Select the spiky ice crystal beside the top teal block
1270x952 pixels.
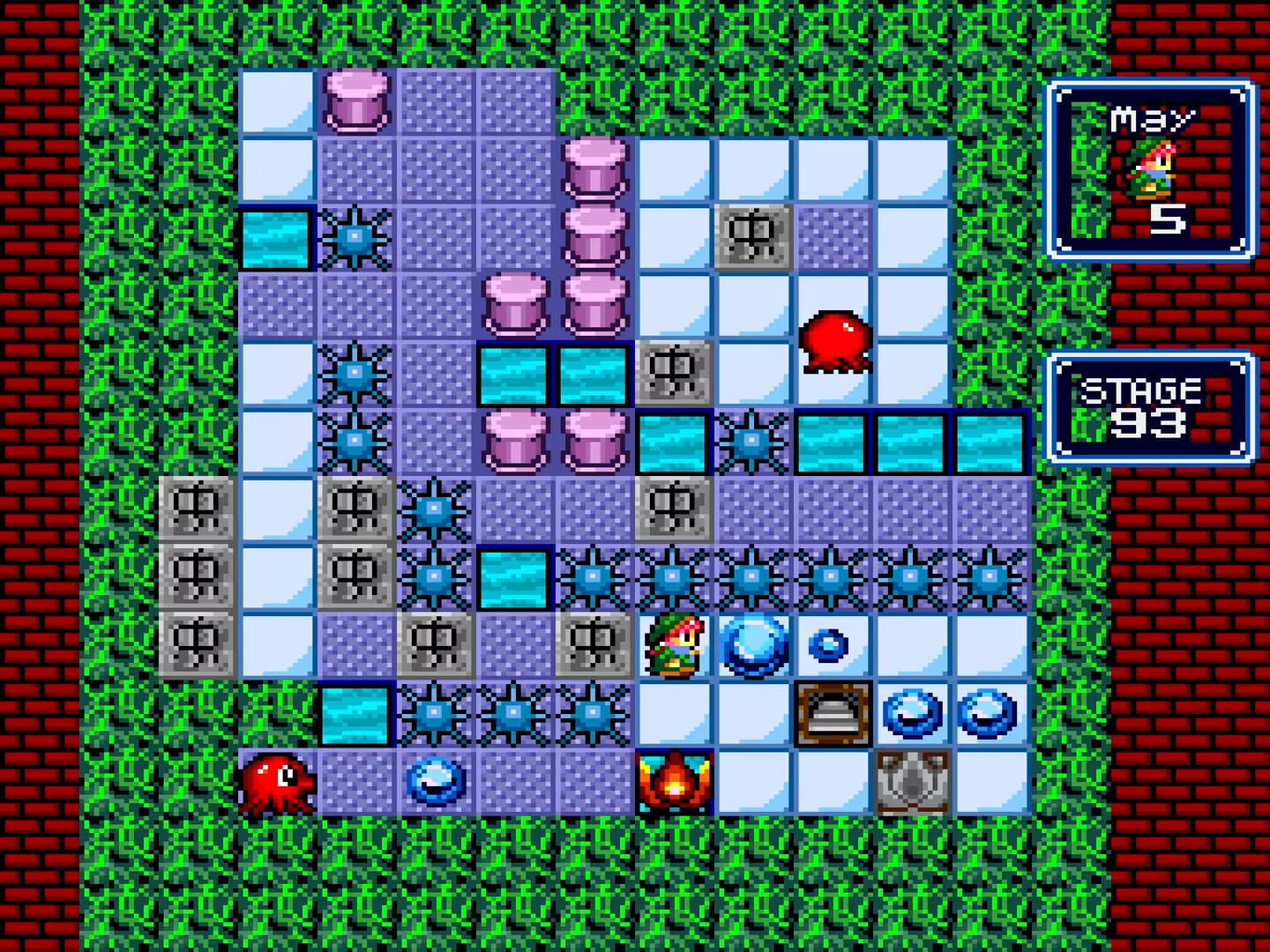coord(355,238)
